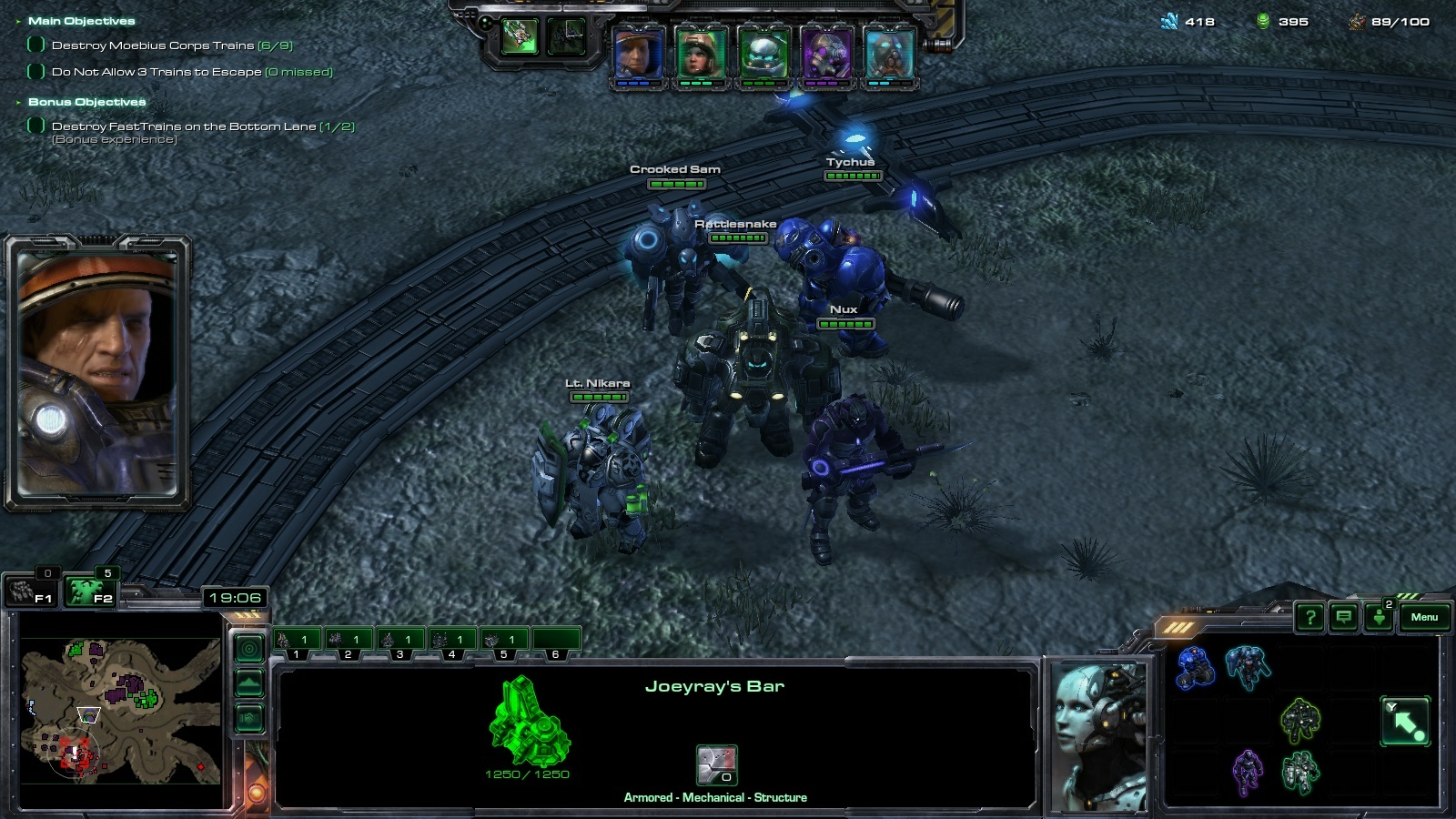Set rally point with the arrow command
This screenshot has width=1456, height=819.
pos(1405,722)
